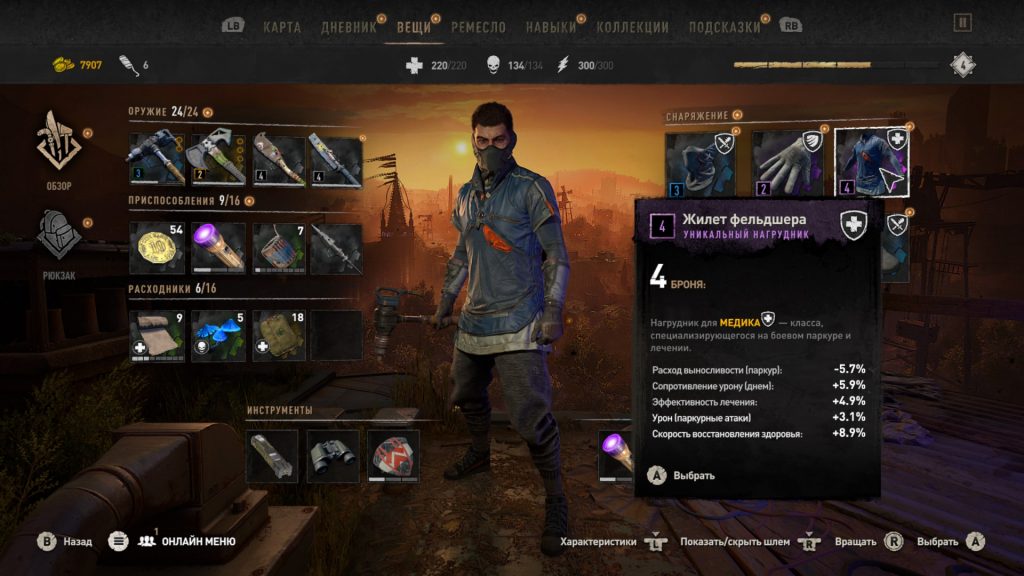Screen dimensions: 1024x576
Task: Click the pause button in top corner
Action: [x=962, y=22]
